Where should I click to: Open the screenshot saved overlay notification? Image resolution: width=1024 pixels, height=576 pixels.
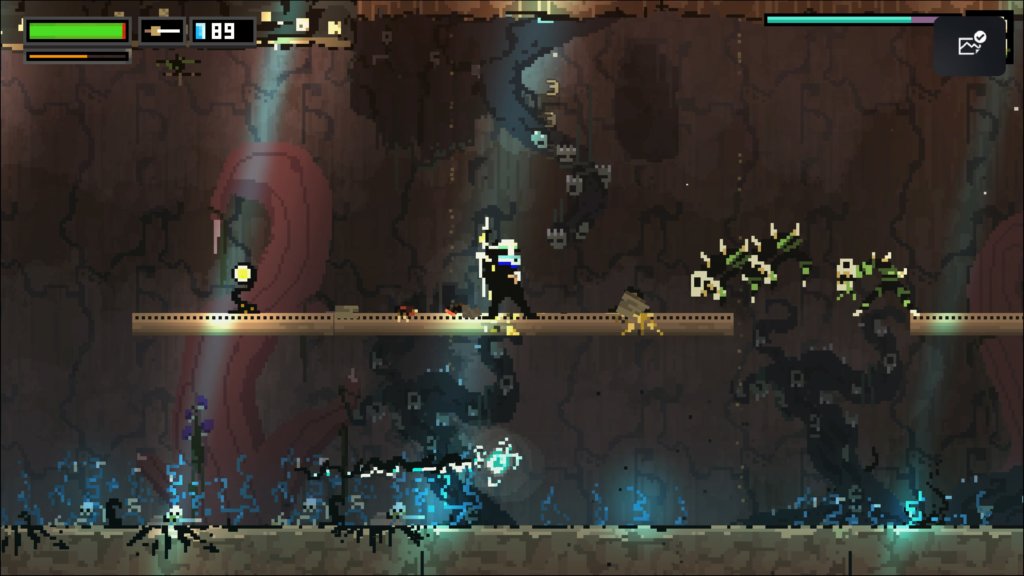click(x=969, y=45)
